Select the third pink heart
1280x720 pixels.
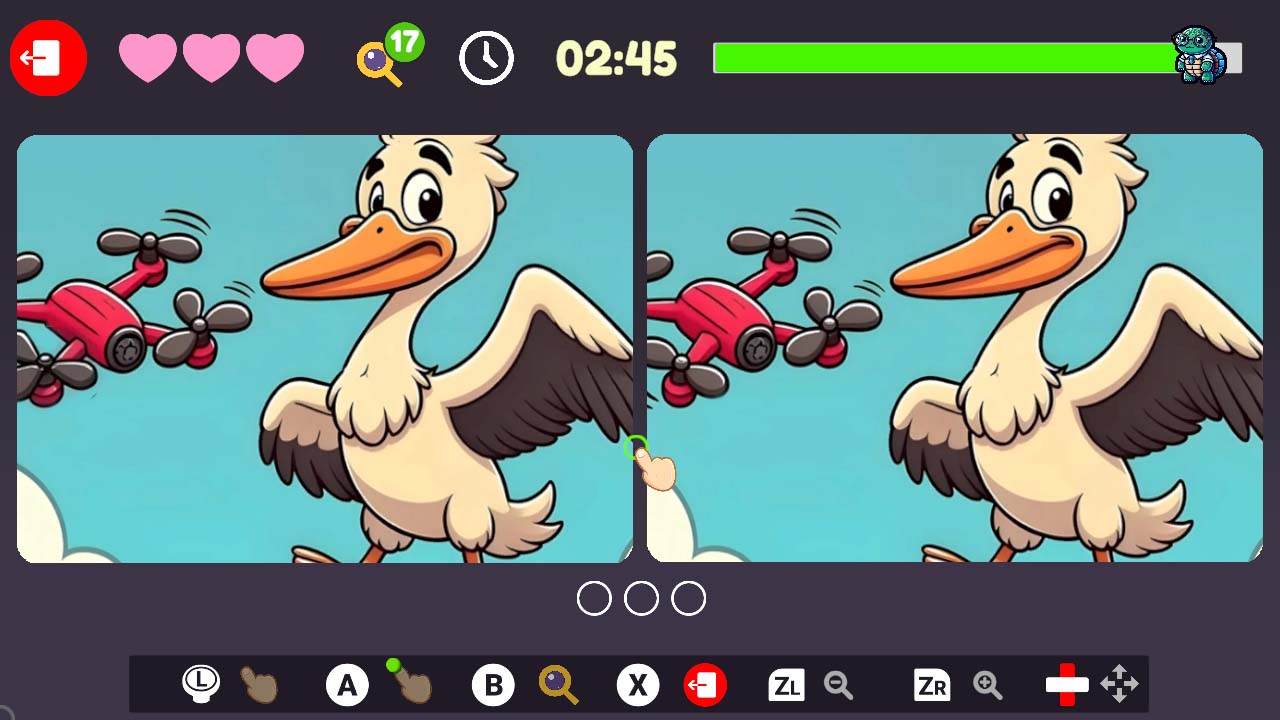275,58
